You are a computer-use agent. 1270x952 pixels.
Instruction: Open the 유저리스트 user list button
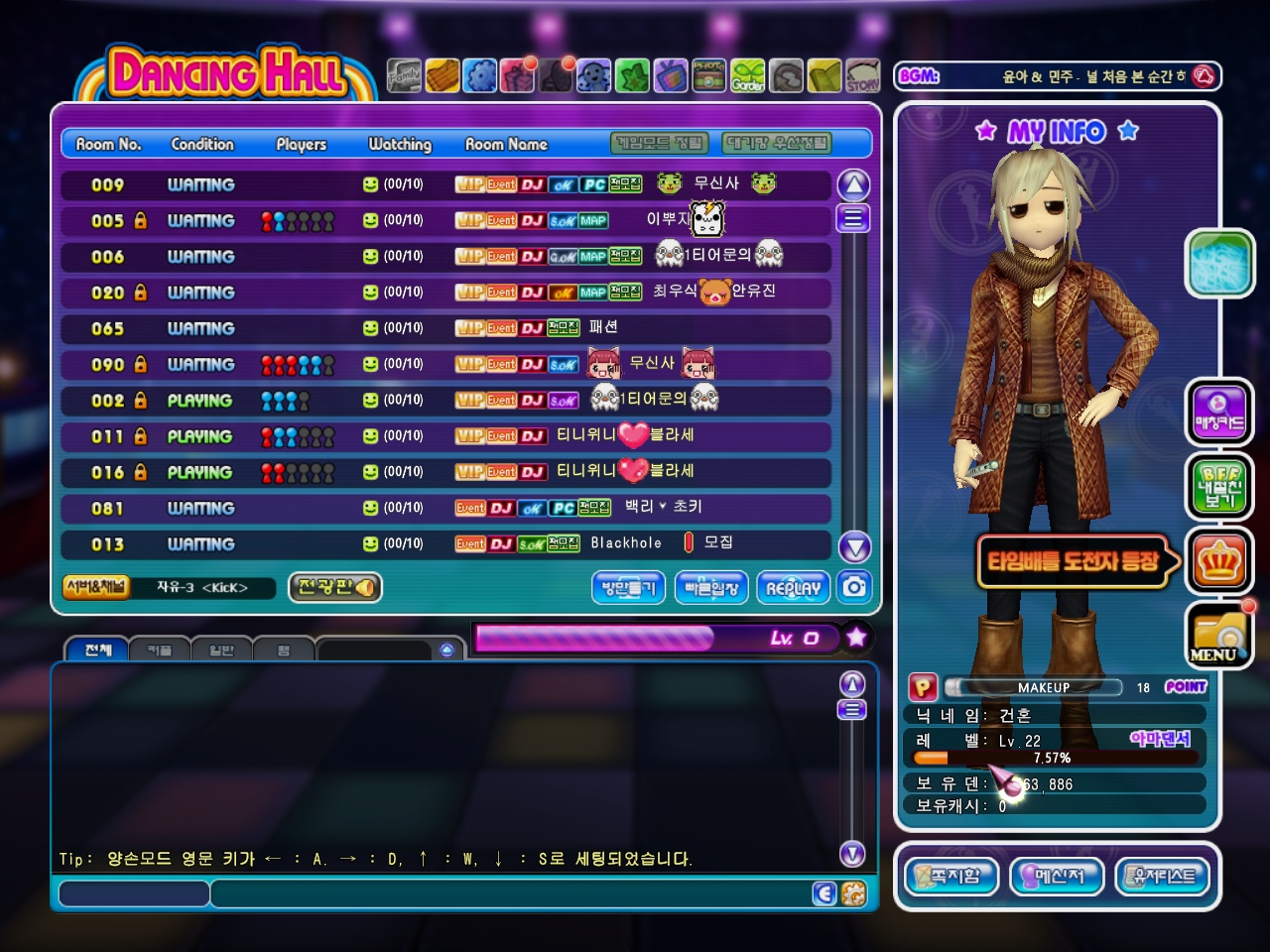pyautogui.click(x=1163, y=877)
